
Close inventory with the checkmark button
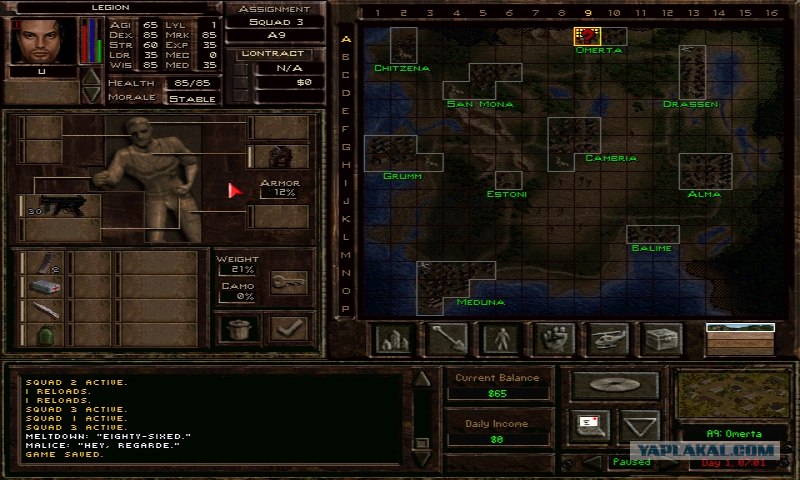(x=289, y=328)
